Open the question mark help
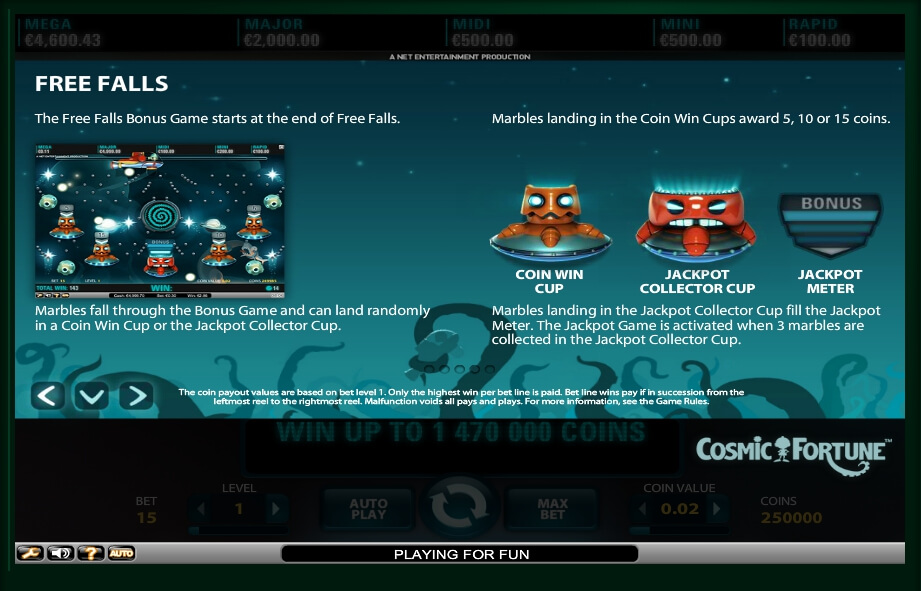This screenshot has width=921, height=591. click(x=91, y=553)
